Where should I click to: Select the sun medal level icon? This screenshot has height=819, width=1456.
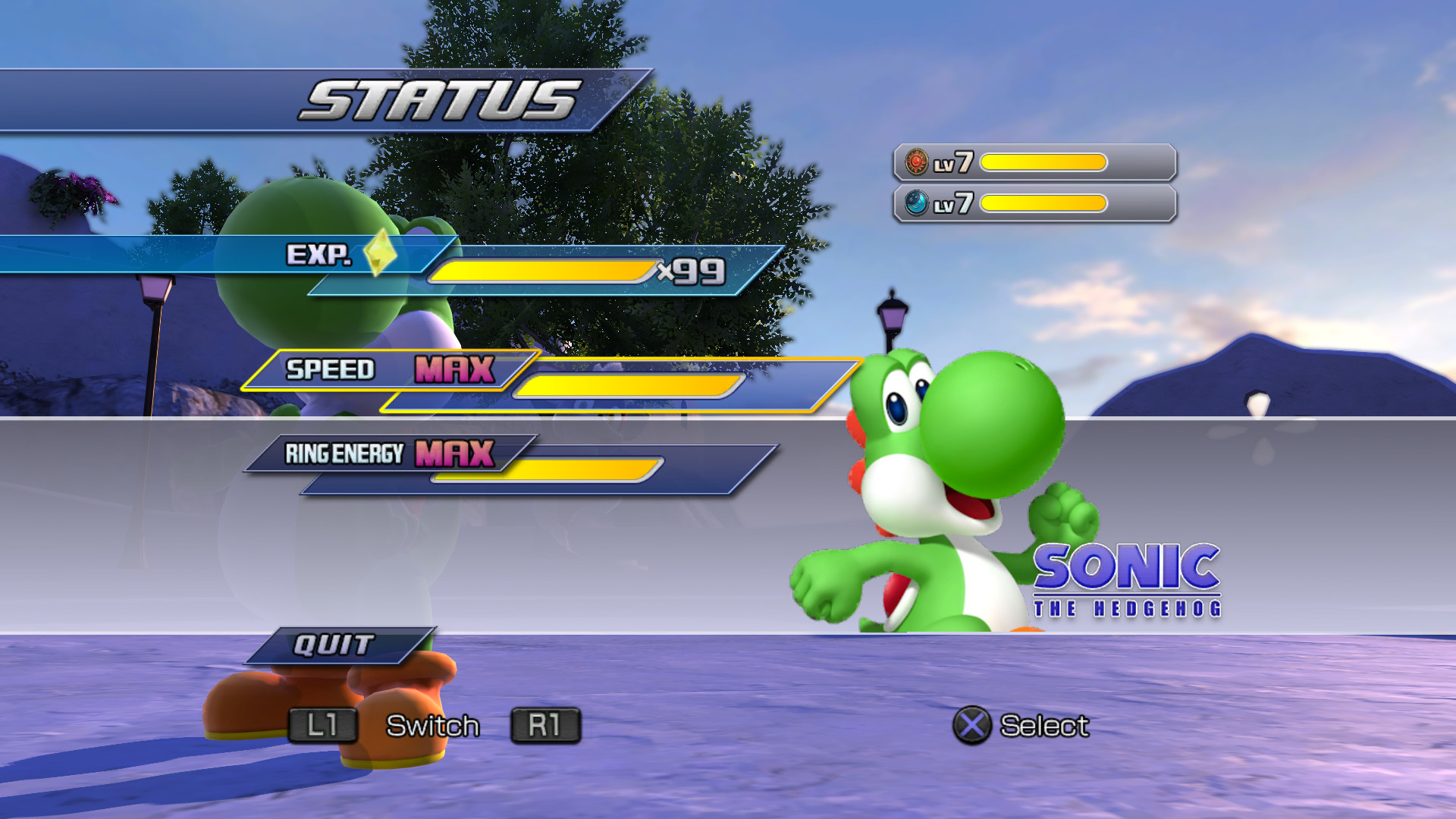pos(918,162)
